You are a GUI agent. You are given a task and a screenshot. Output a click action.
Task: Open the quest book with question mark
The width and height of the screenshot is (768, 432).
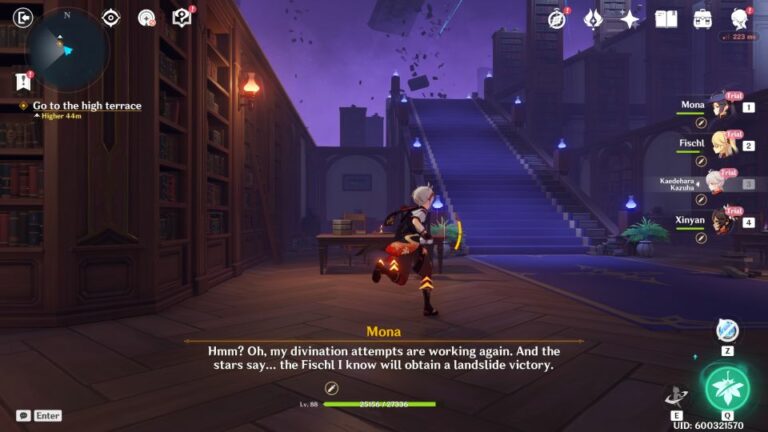click(181, 17)
